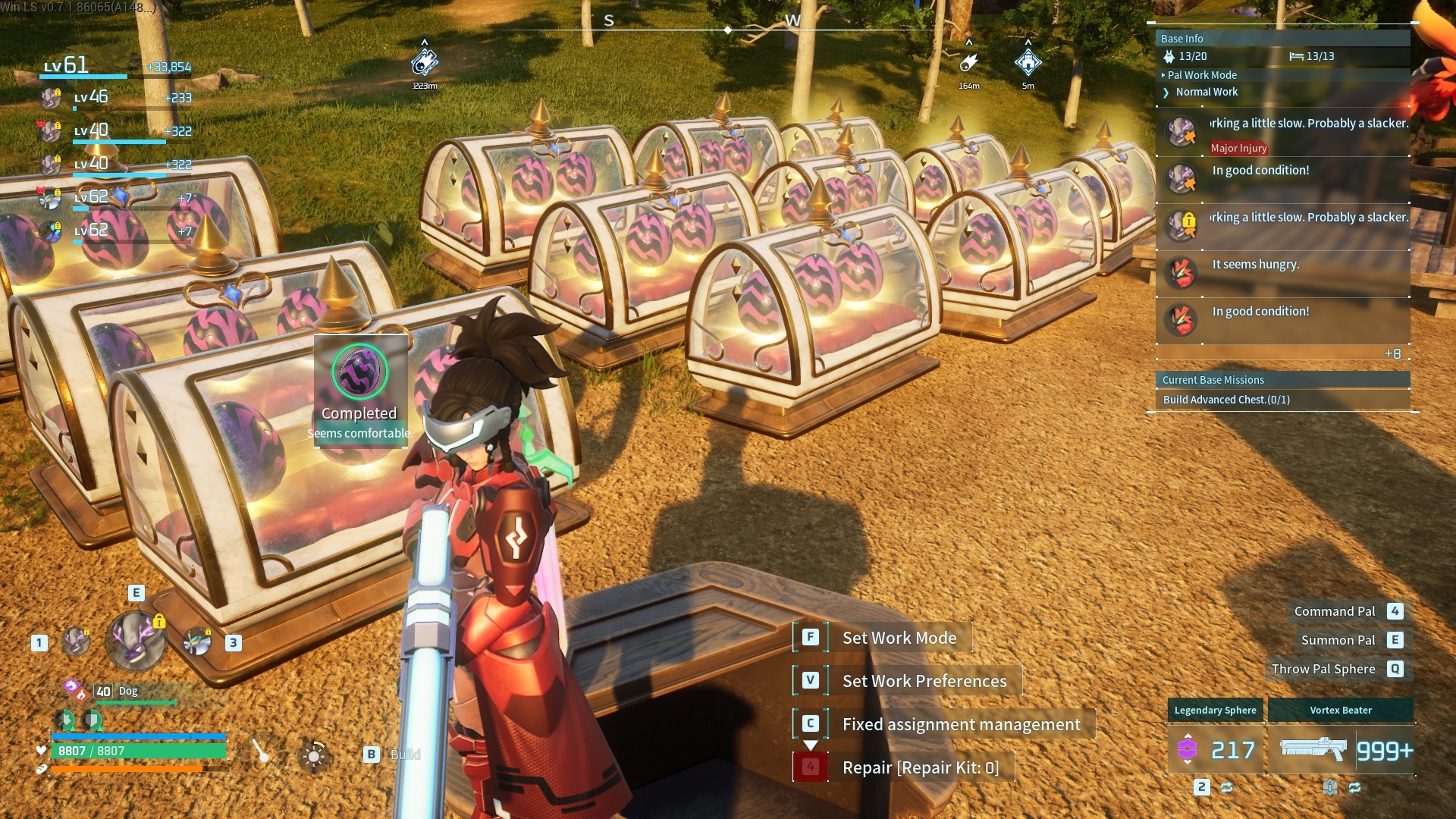This screenshot has height=819, width=1456.
Task: Select the base pal with Major Injury
Action: (1181, 133)
